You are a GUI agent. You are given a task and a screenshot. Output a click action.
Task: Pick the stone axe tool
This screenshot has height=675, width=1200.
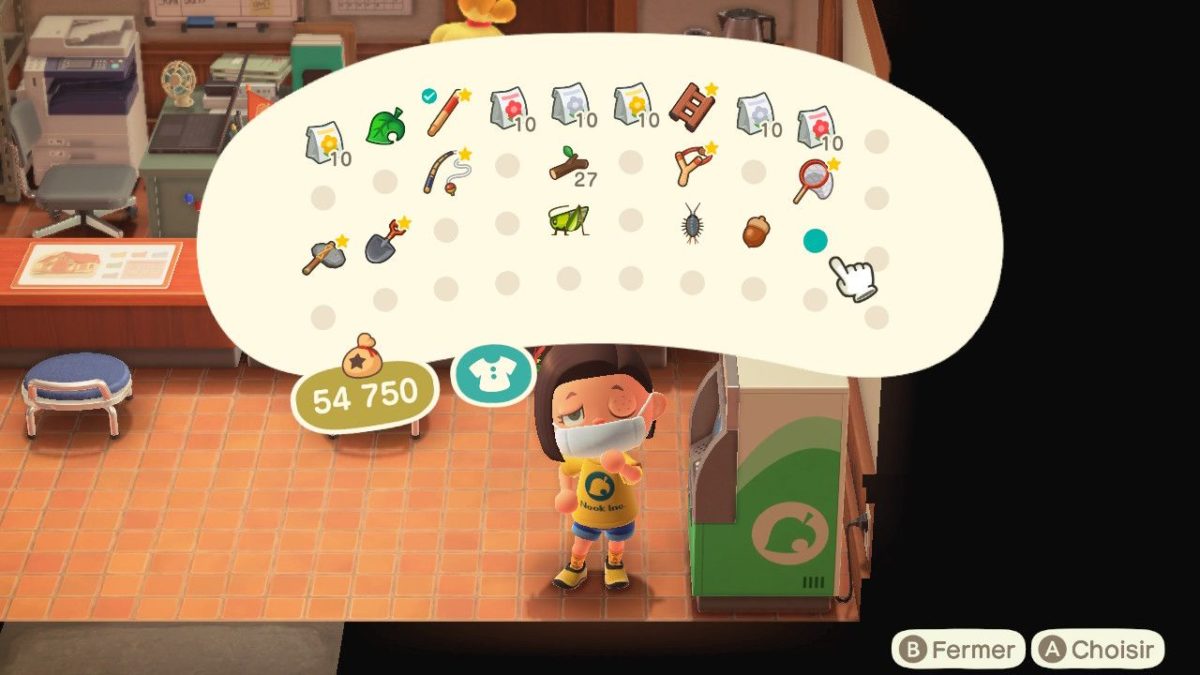(324, 255)
